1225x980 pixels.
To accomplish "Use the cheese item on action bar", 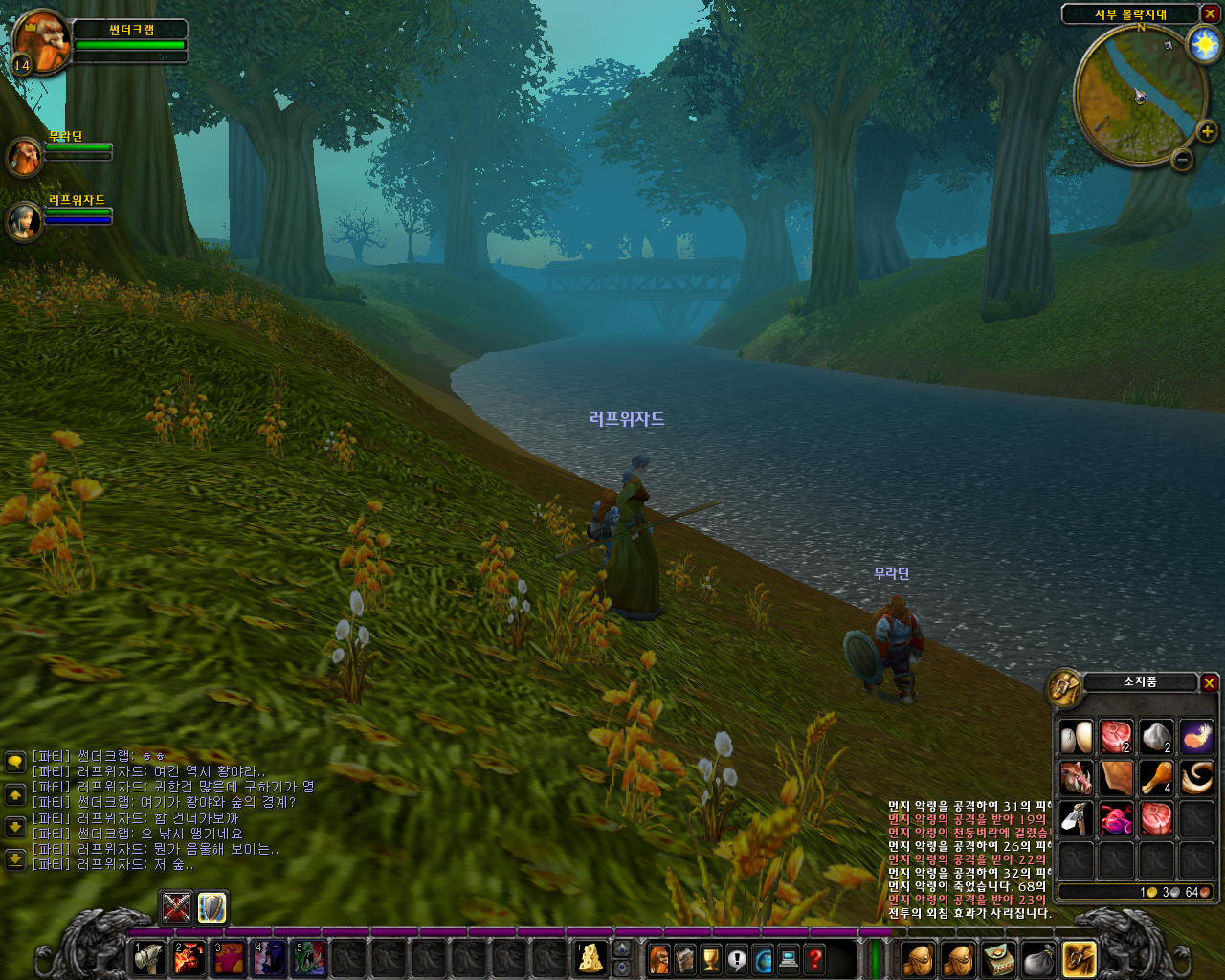I will (590, 958).
